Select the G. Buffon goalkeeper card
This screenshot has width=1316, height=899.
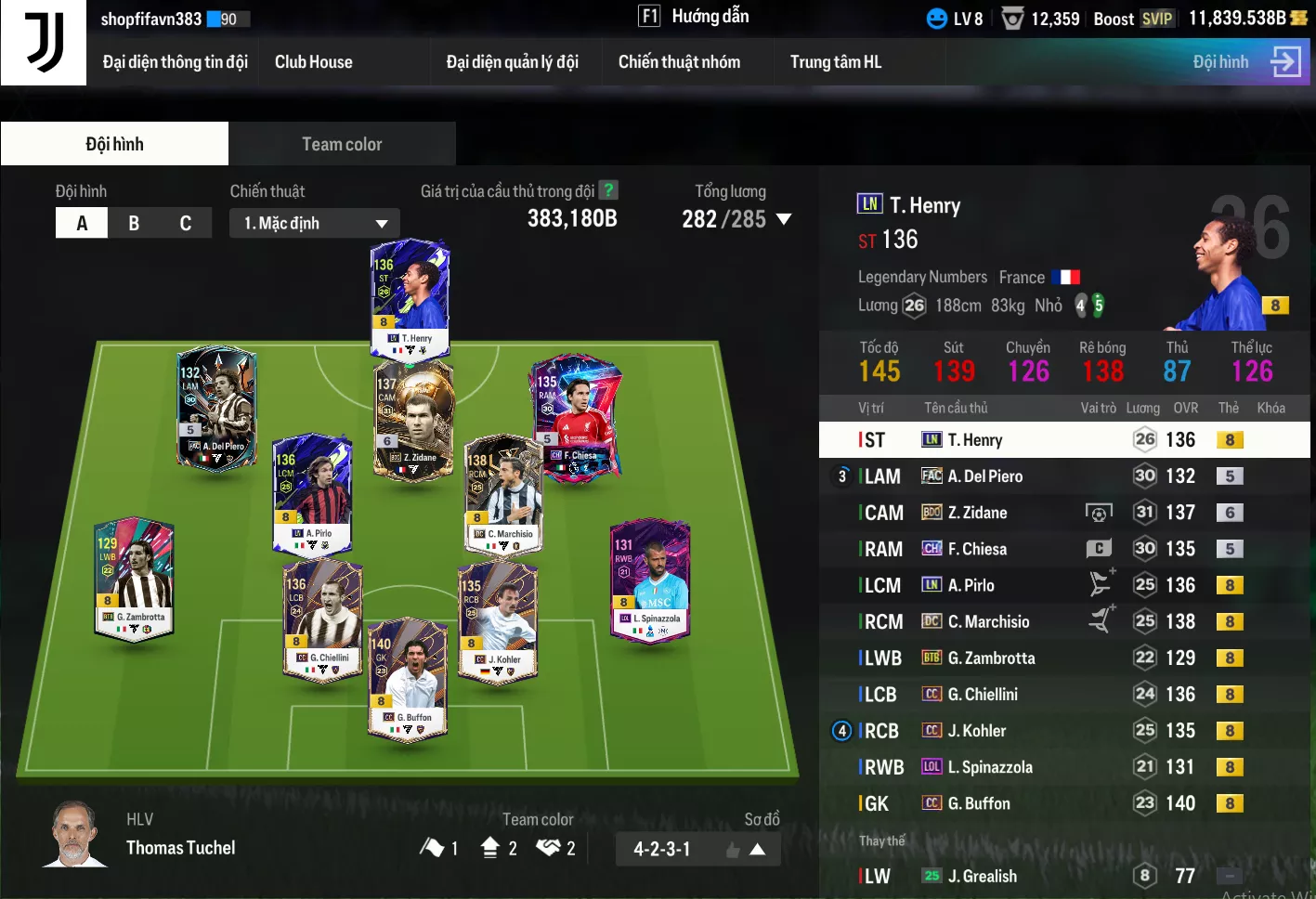tap(408, 678)
